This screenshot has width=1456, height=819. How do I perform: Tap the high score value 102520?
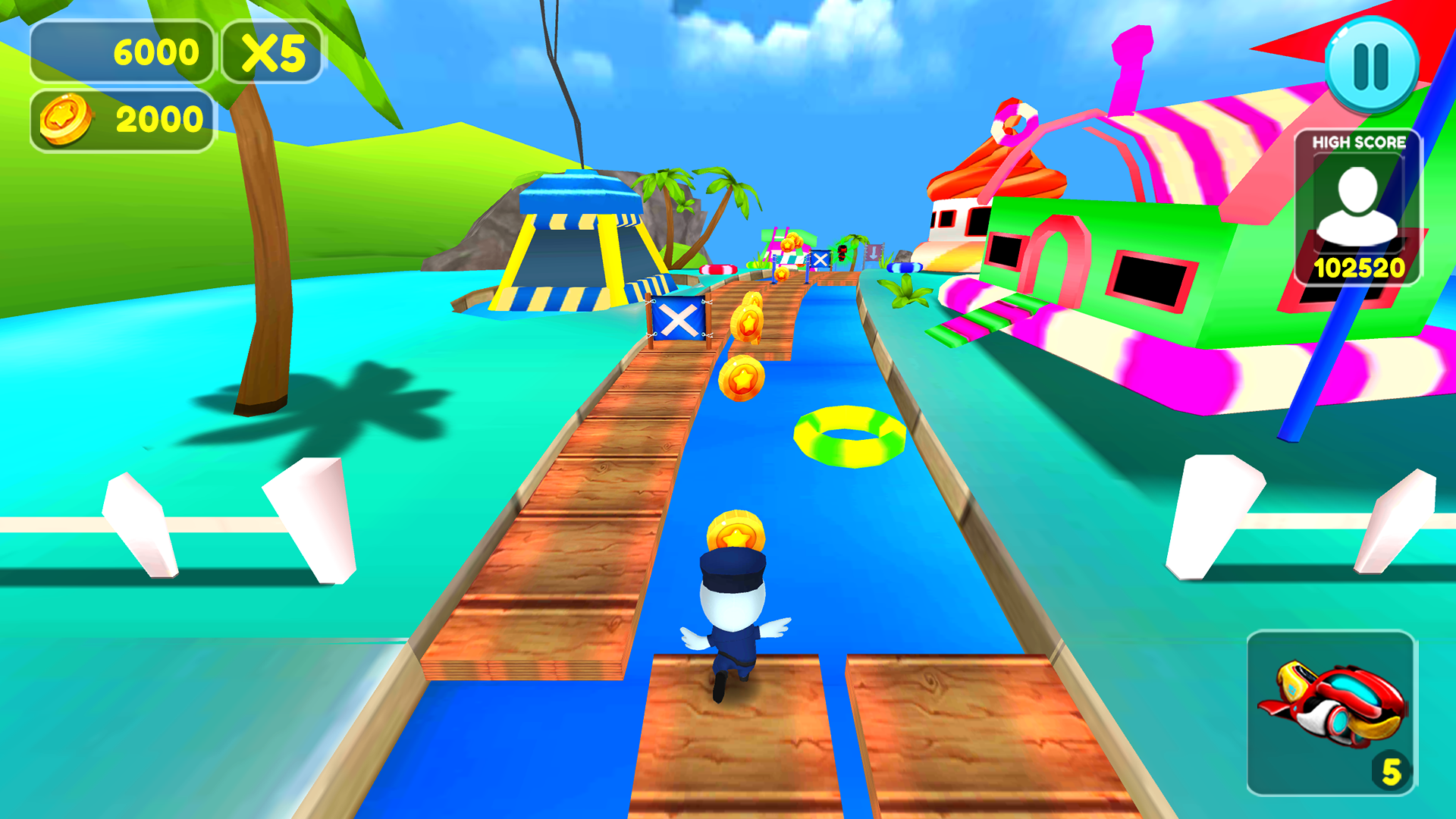click(1359, 267)
